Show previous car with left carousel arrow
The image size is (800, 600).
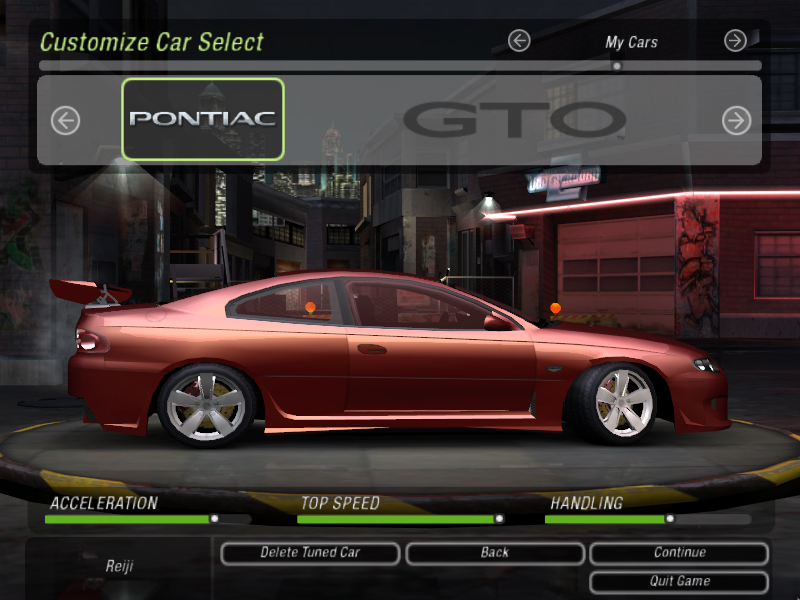65,121
